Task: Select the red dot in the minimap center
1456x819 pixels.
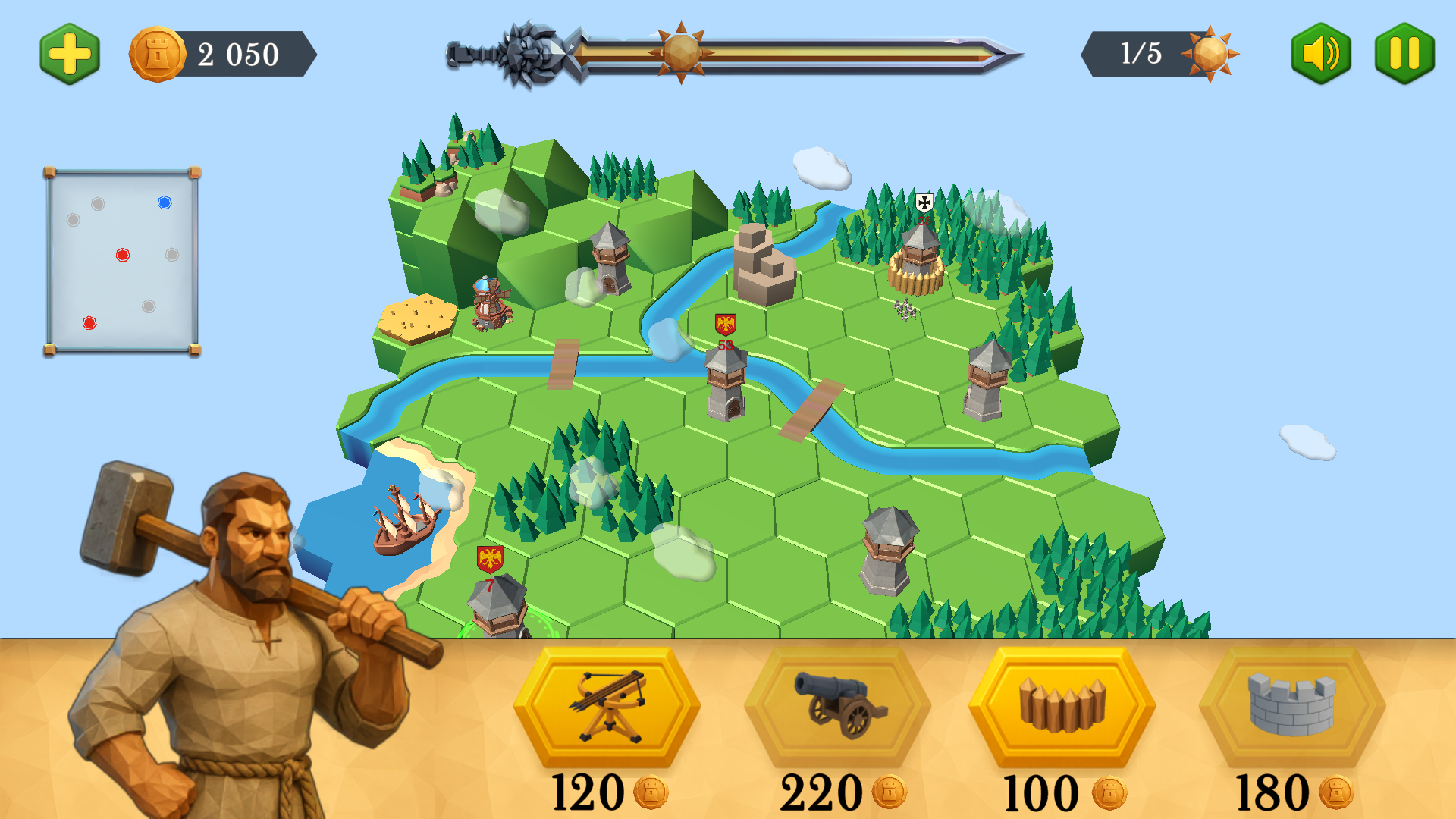Action: point(121,255)
